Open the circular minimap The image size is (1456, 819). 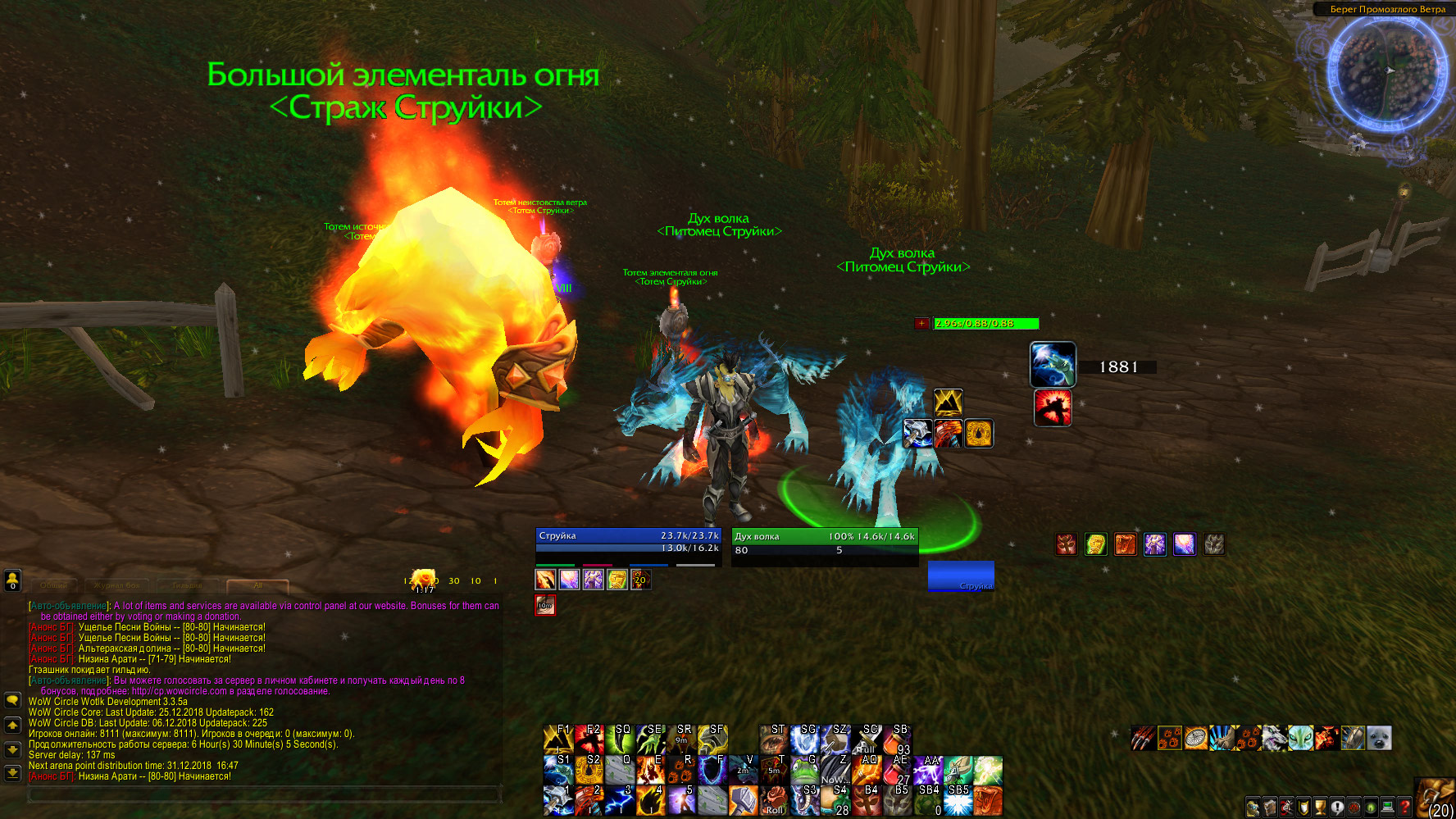[x=1387, y=72]
